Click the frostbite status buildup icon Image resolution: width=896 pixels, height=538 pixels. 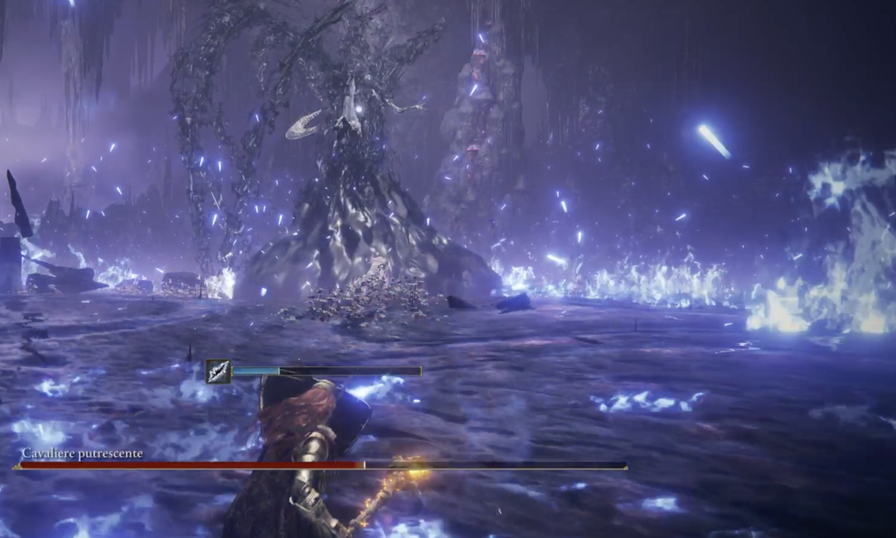click(x=218, y=372)
